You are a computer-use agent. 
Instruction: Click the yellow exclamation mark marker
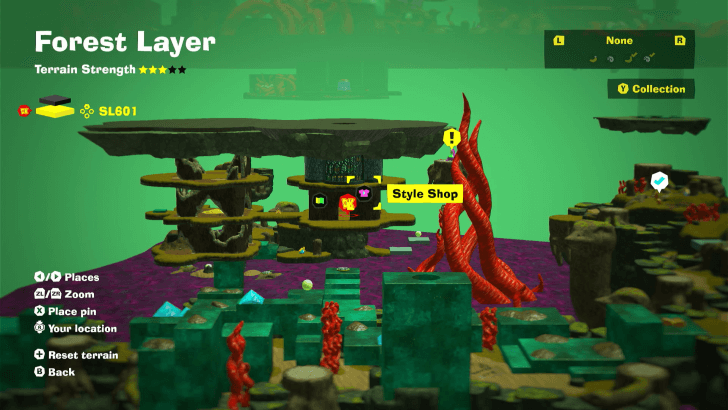[451, 137]
